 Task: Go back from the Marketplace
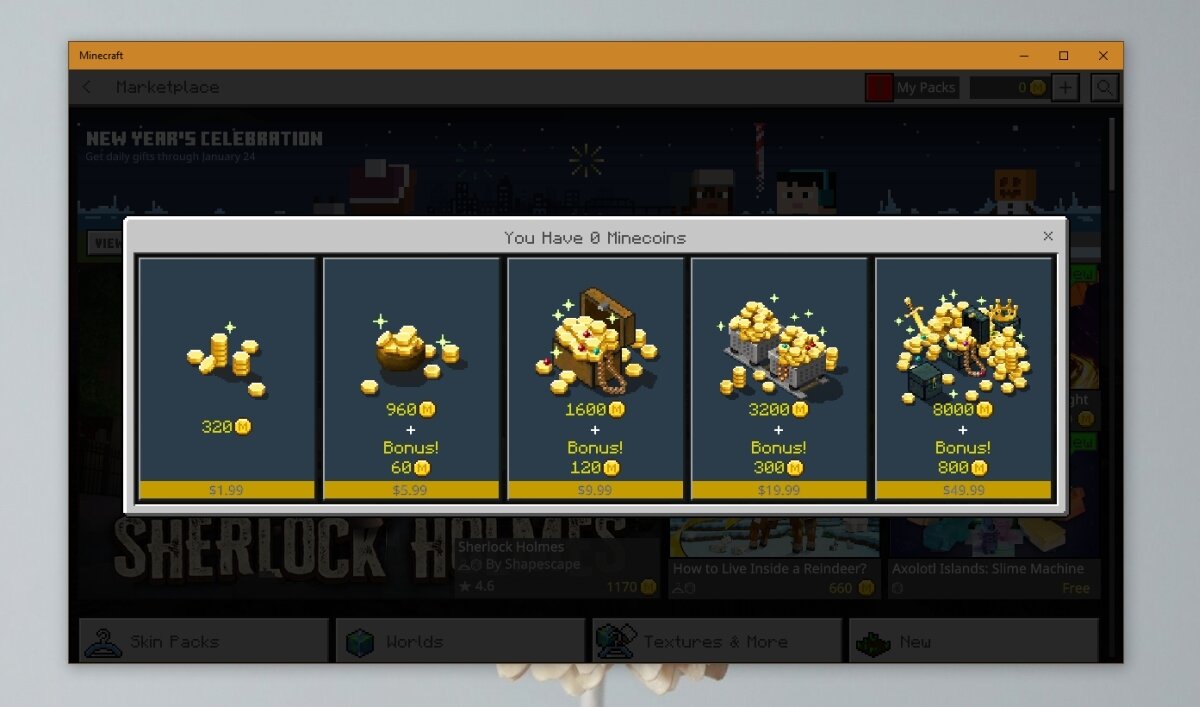tap(87, 87)
